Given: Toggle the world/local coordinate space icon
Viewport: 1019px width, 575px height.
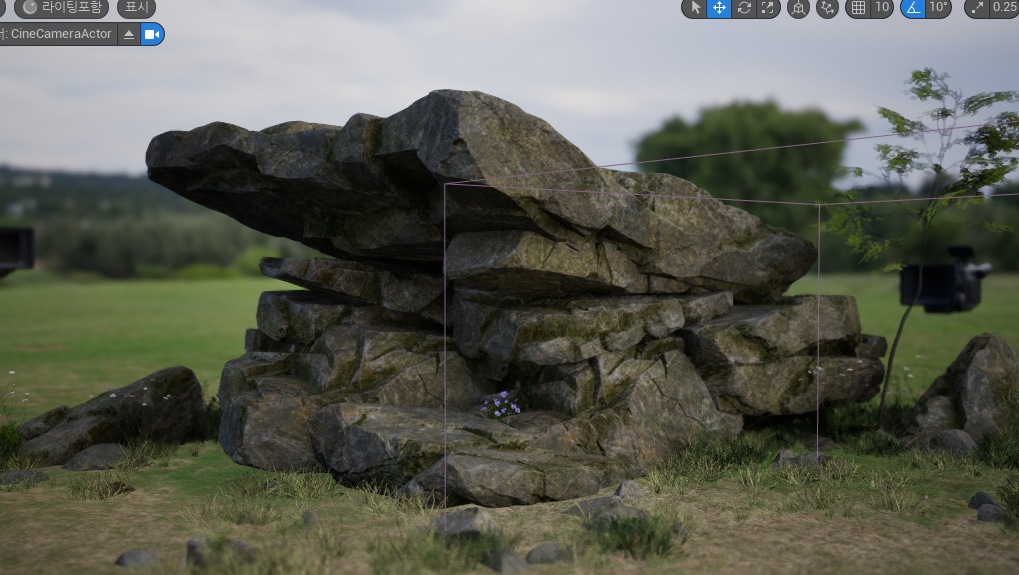Looking at the screenshot, I should click(x=798, y=8).
